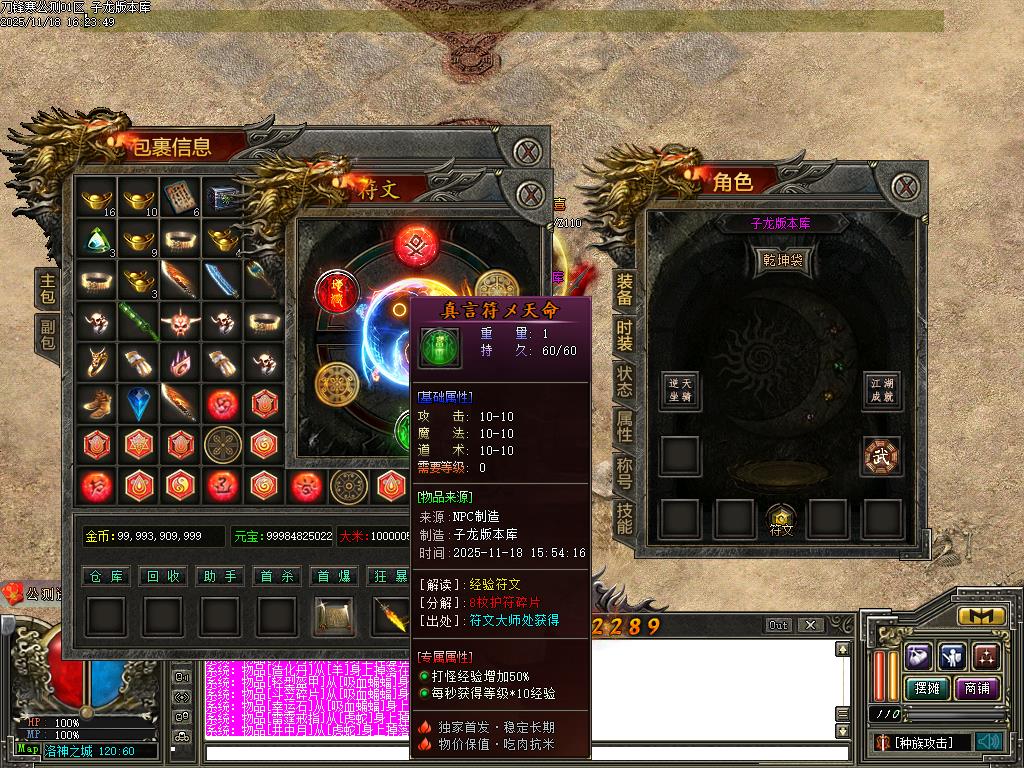Viewport: 1024px width, 768px height.
Task: Switch to the 时装 fashion tab
Action: pos(624,334)
